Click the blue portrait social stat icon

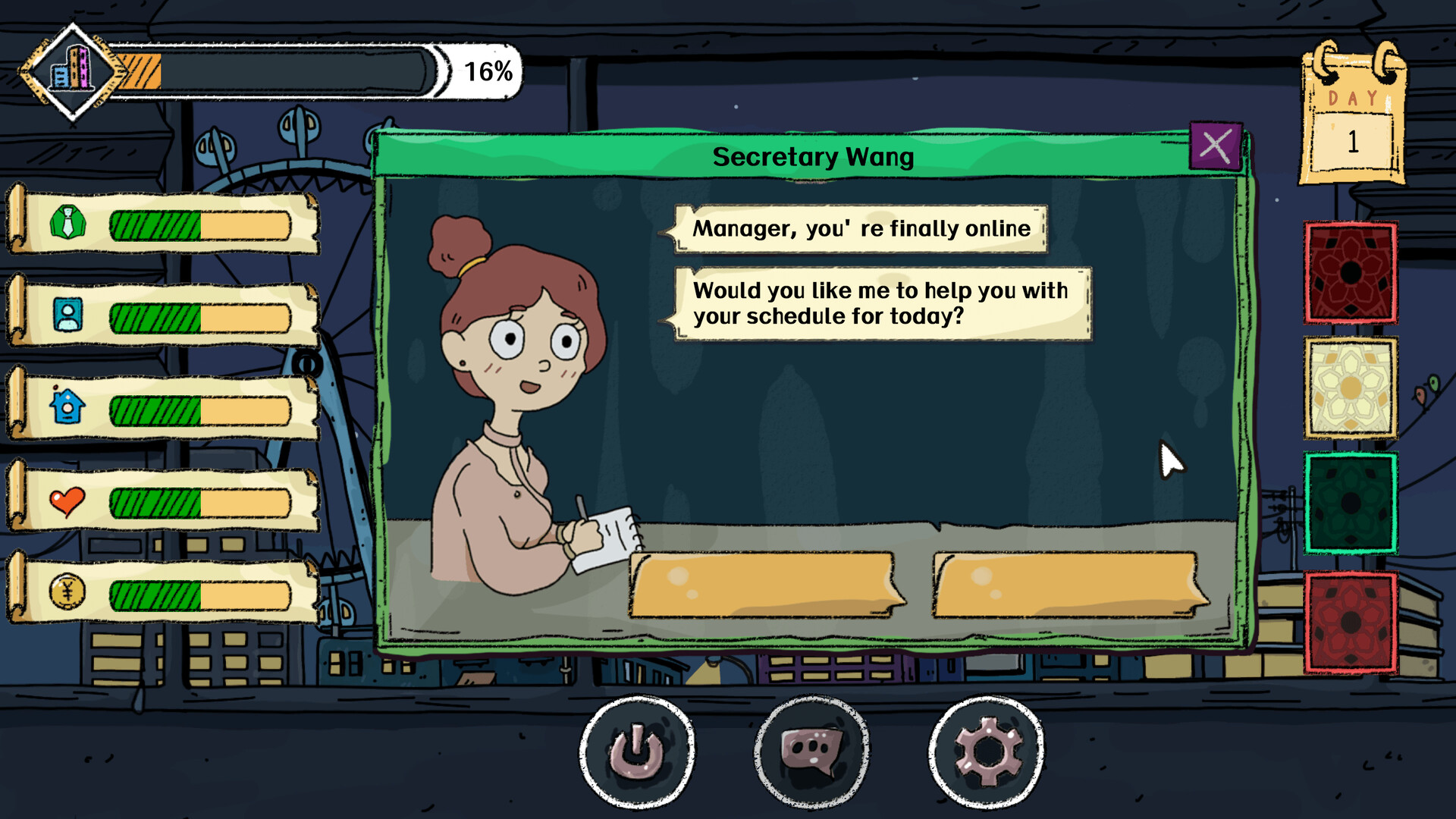click(69, 313)
